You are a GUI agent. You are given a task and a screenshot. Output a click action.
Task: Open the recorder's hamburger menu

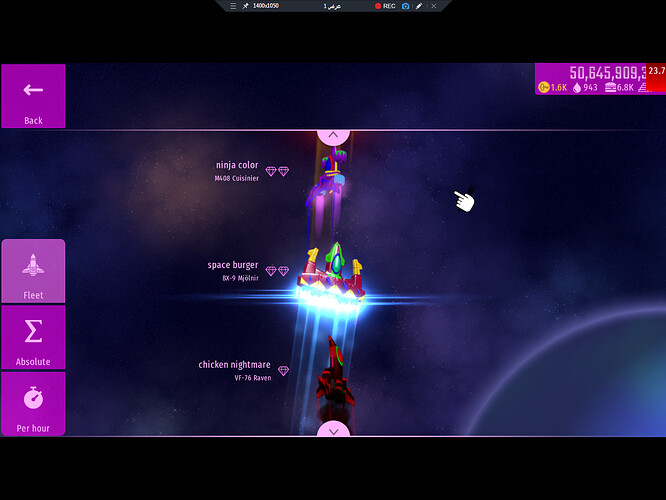232,6
